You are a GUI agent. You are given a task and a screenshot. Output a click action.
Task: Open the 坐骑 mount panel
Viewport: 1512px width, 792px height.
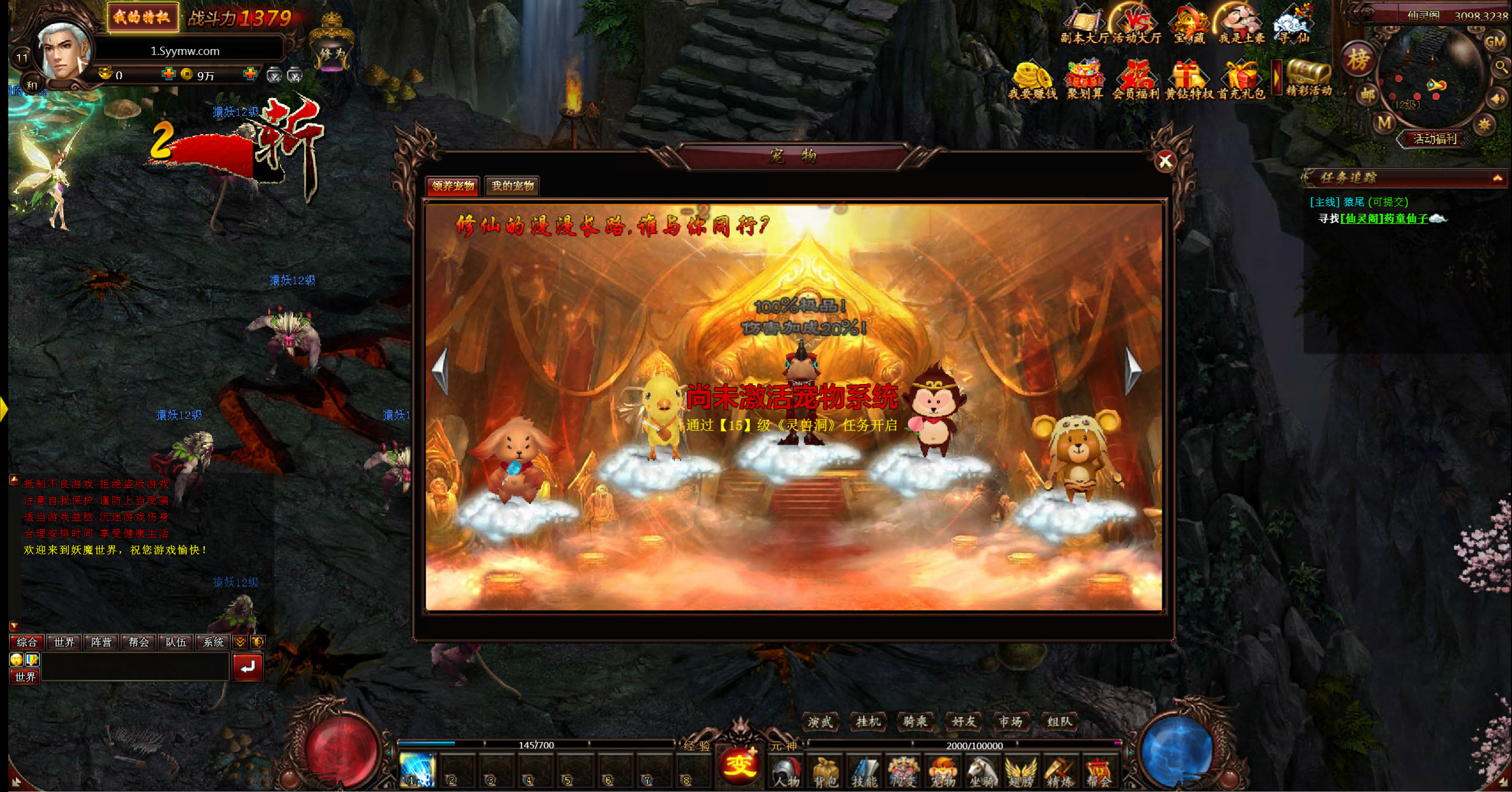(982, 772)
